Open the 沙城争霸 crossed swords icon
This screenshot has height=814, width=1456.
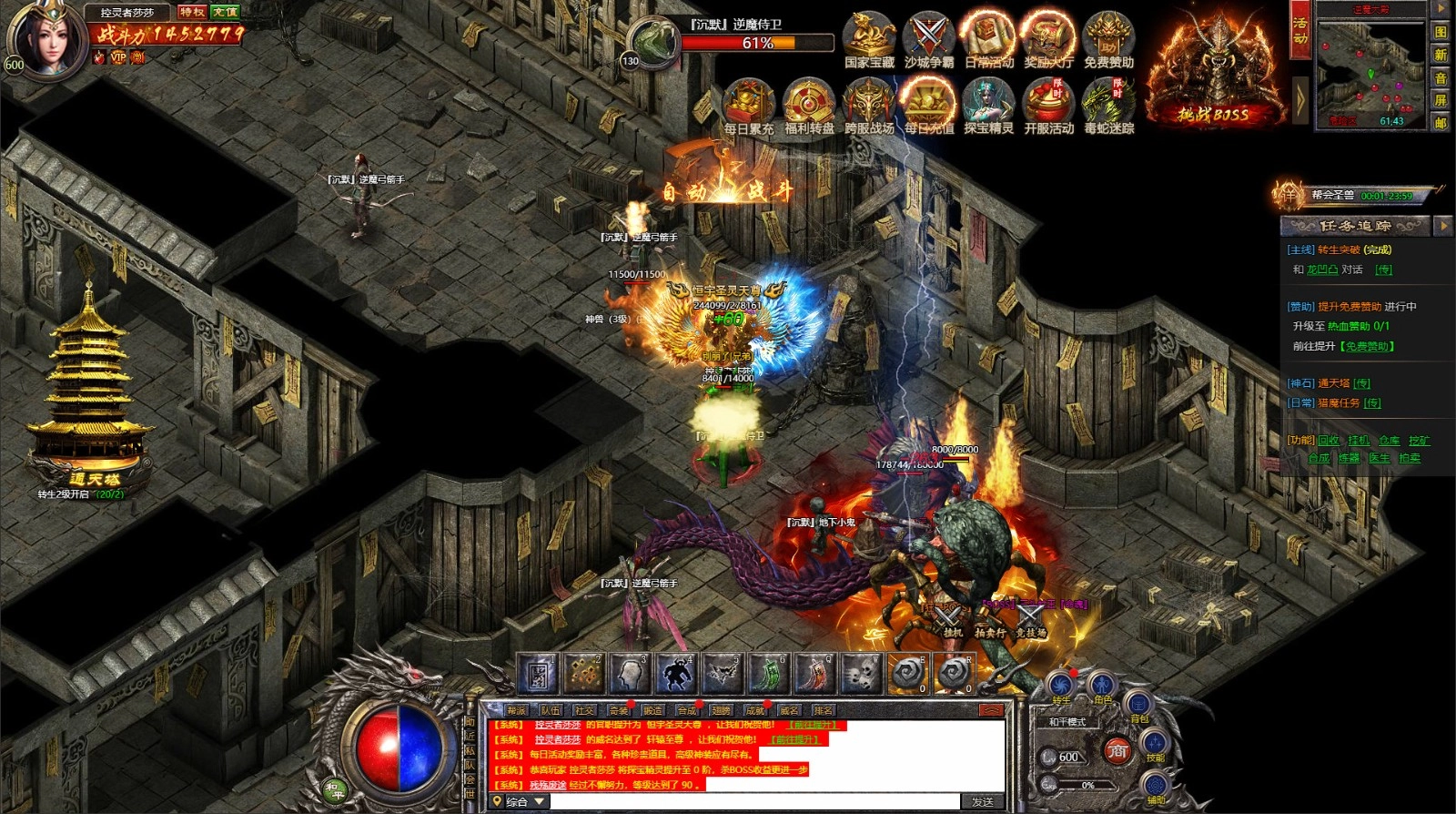click(x=929, y=38)
